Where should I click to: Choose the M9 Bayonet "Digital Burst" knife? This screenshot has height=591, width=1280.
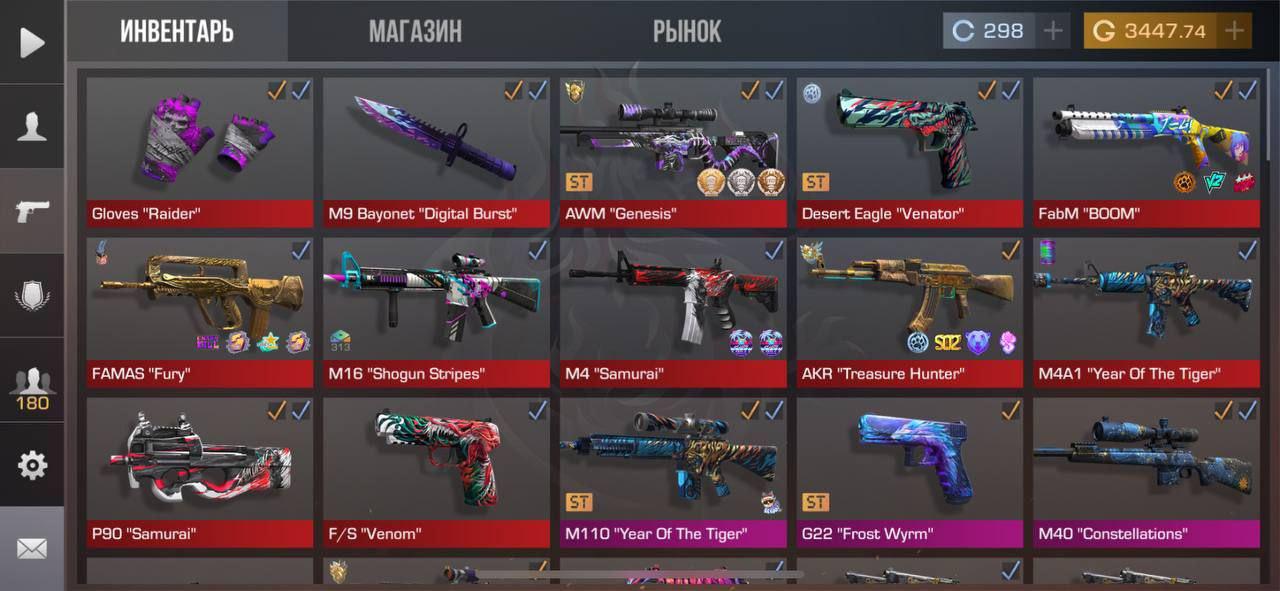436,151
